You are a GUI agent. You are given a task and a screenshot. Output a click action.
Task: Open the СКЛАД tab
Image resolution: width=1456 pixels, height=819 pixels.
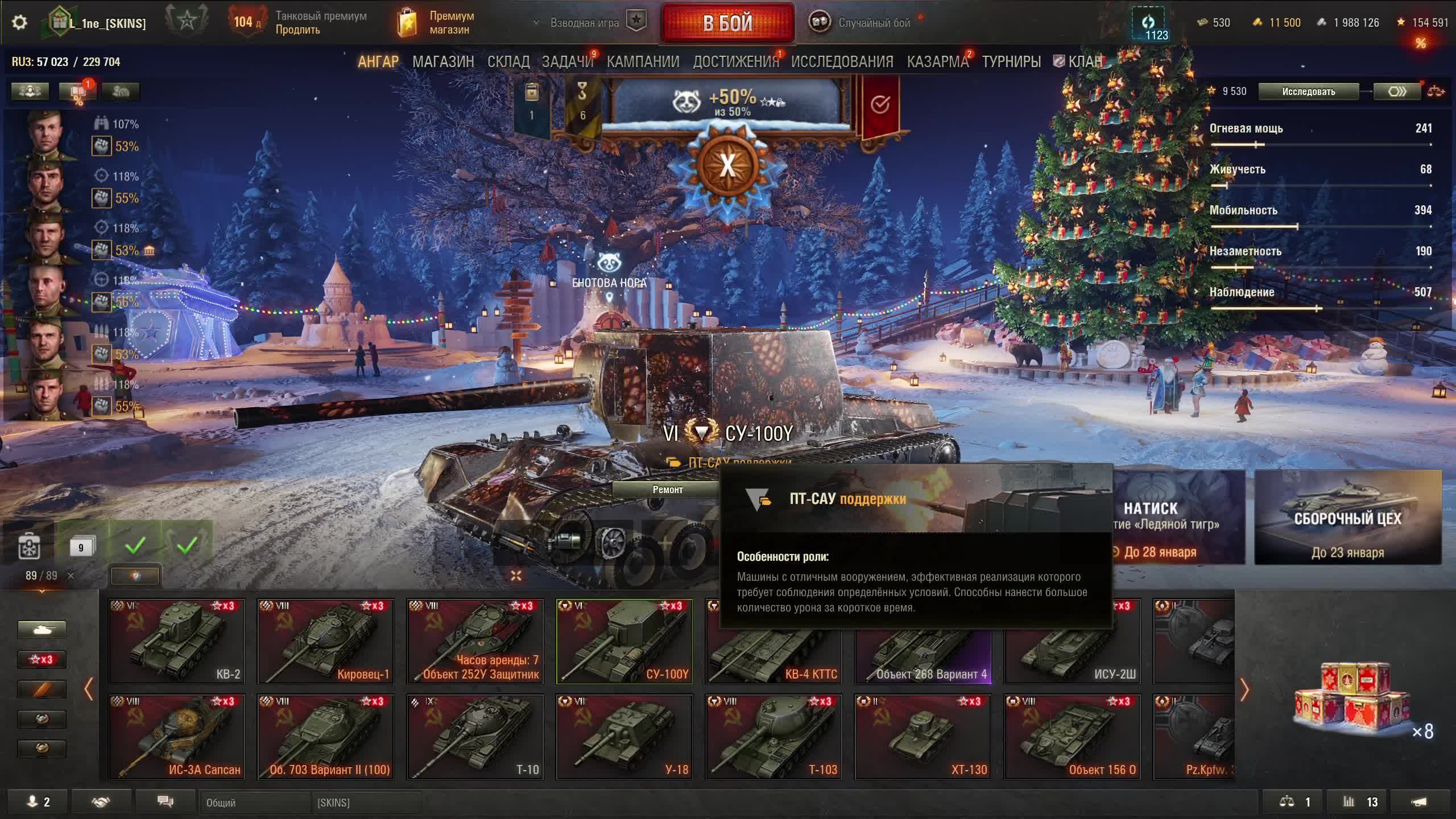508,61
